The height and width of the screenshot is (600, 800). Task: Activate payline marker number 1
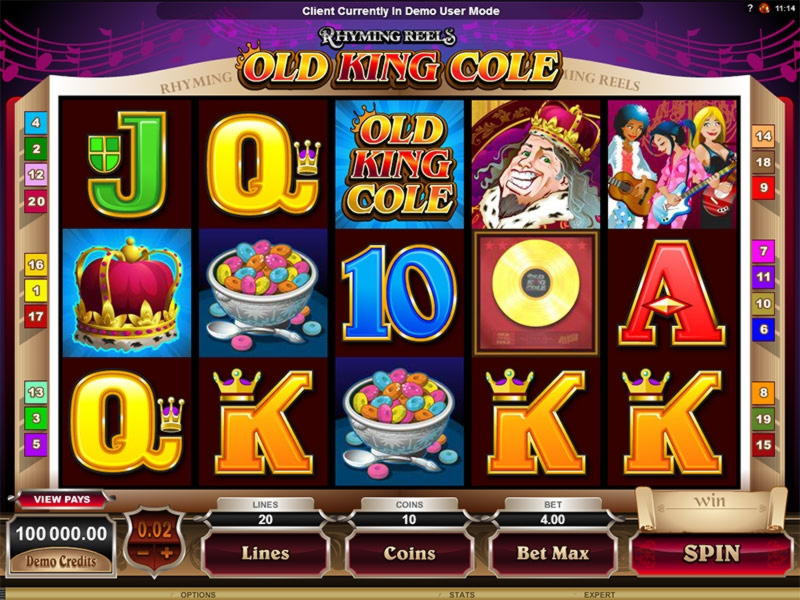(37, 291)
